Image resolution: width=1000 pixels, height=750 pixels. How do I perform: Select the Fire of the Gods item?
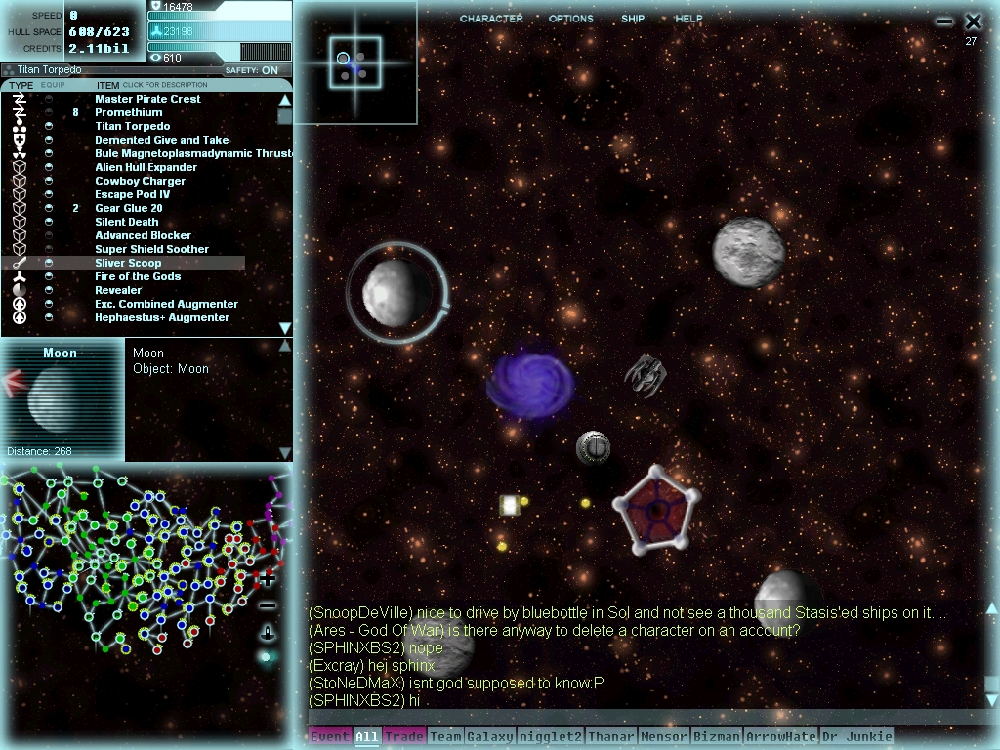pos(138,277)
